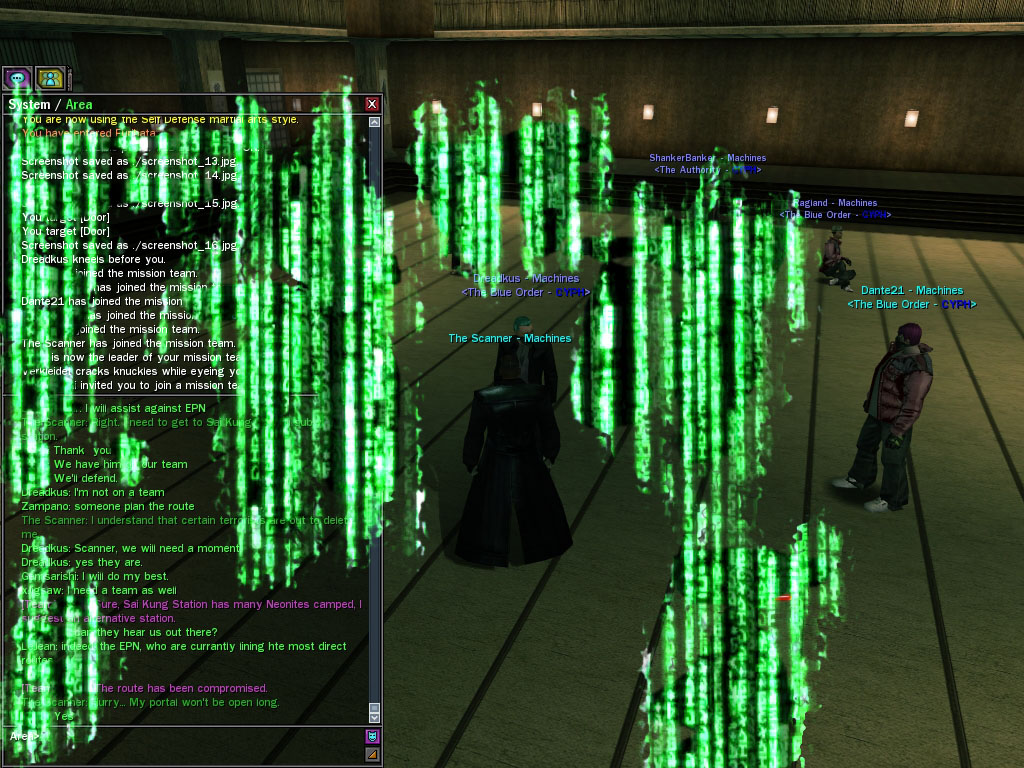Click the chat scrollbar down arrow
The width and height of the screenshot is (1024, 768).
374,717
